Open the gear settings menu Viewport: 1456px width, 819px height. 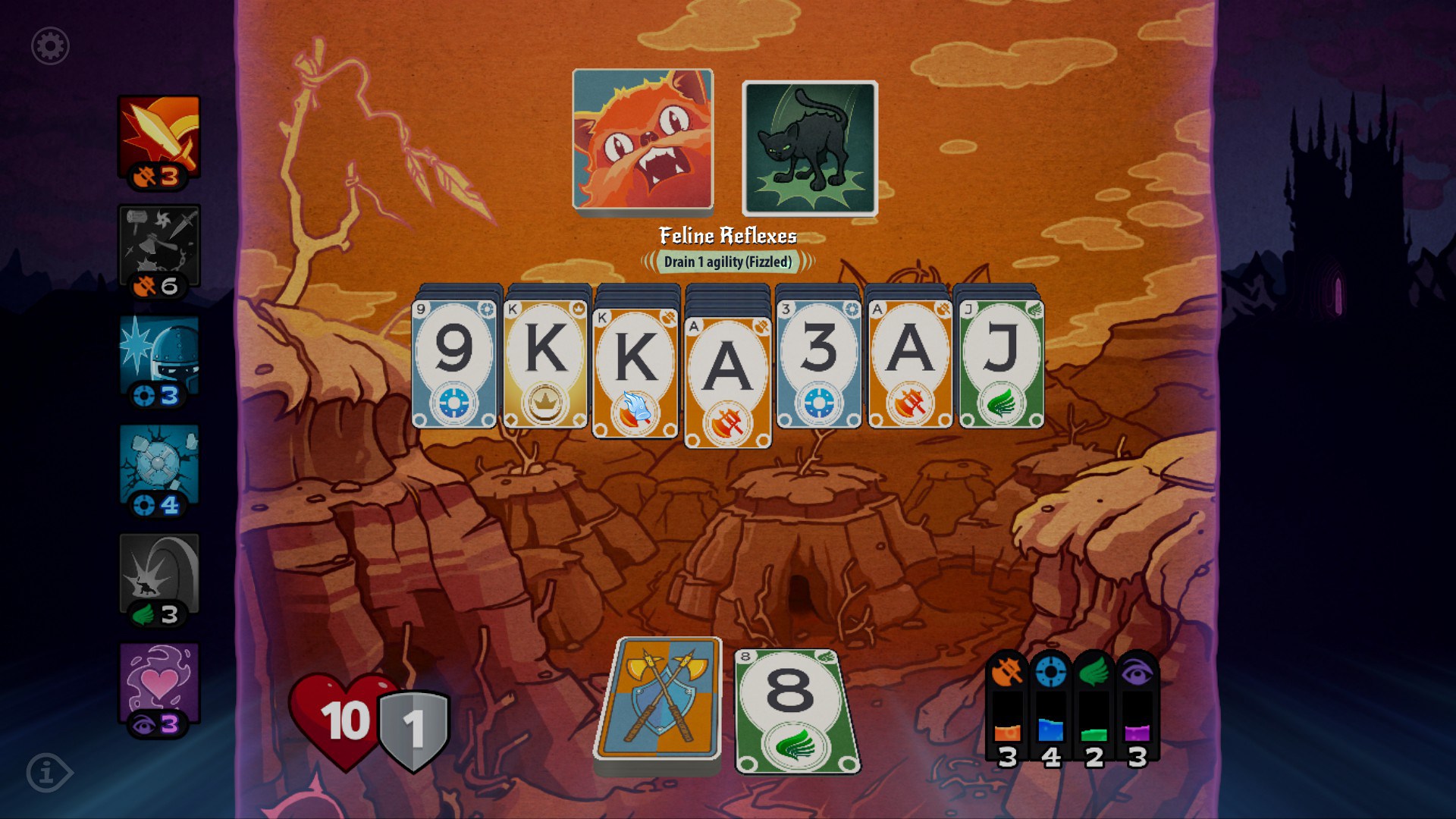(x=50, y=46)
